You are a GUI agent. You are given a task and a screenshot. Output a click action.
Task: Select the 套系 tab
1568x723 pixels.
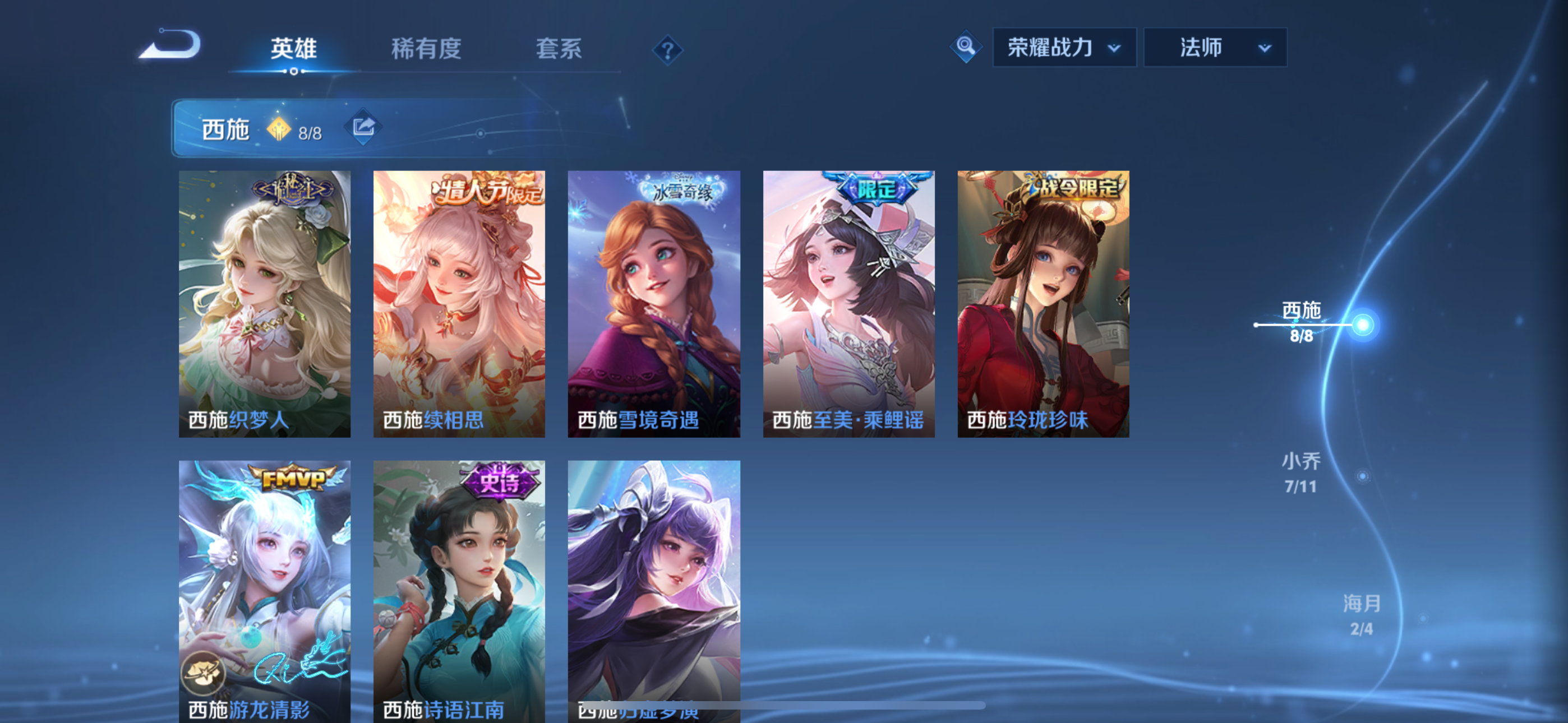pos(558,49)
